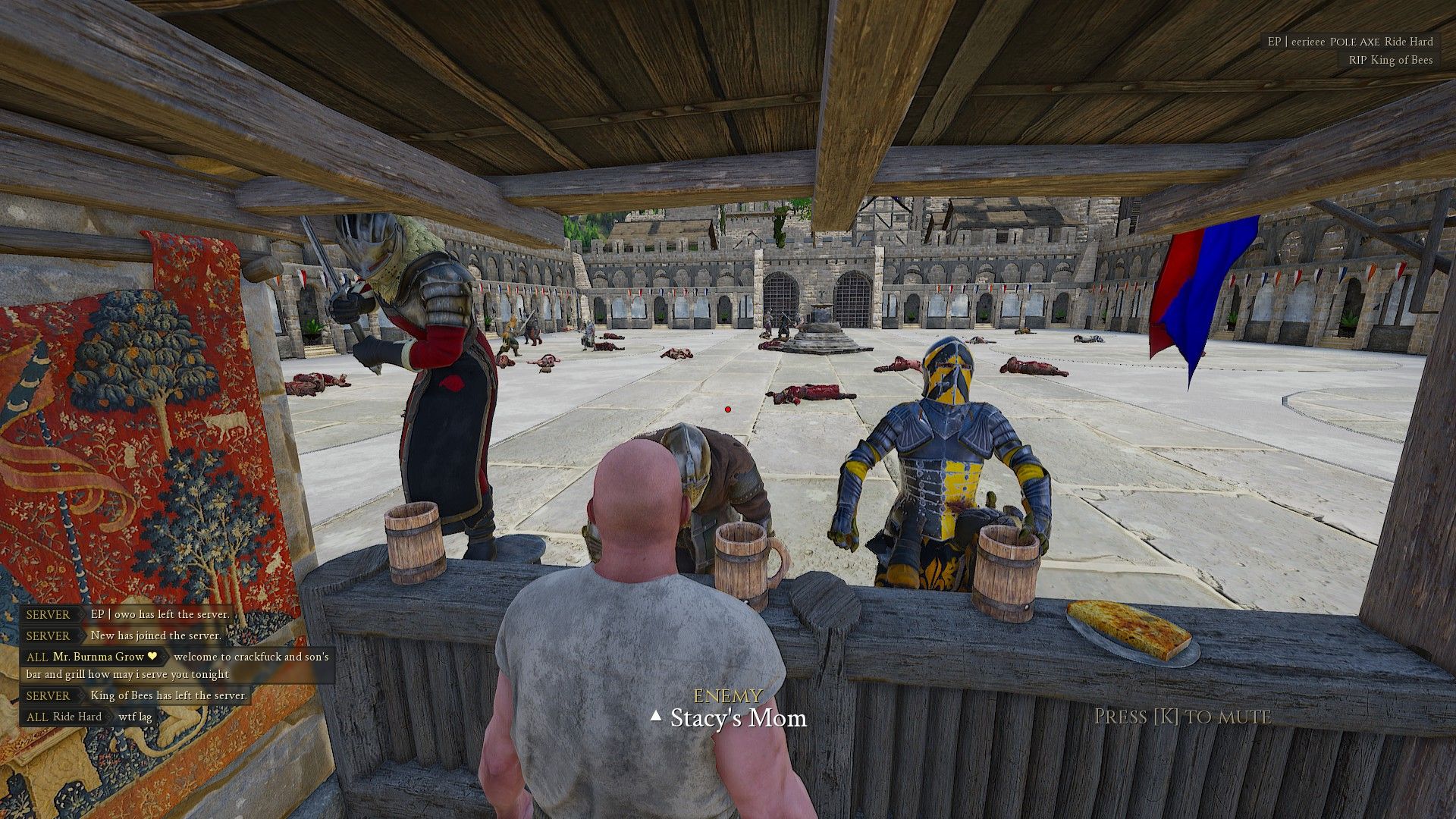Toggle the ENEMY indicator over Stacy's Mom
Screen dimensions: 1456x819
pyautogui.click(x=727, y=694)
